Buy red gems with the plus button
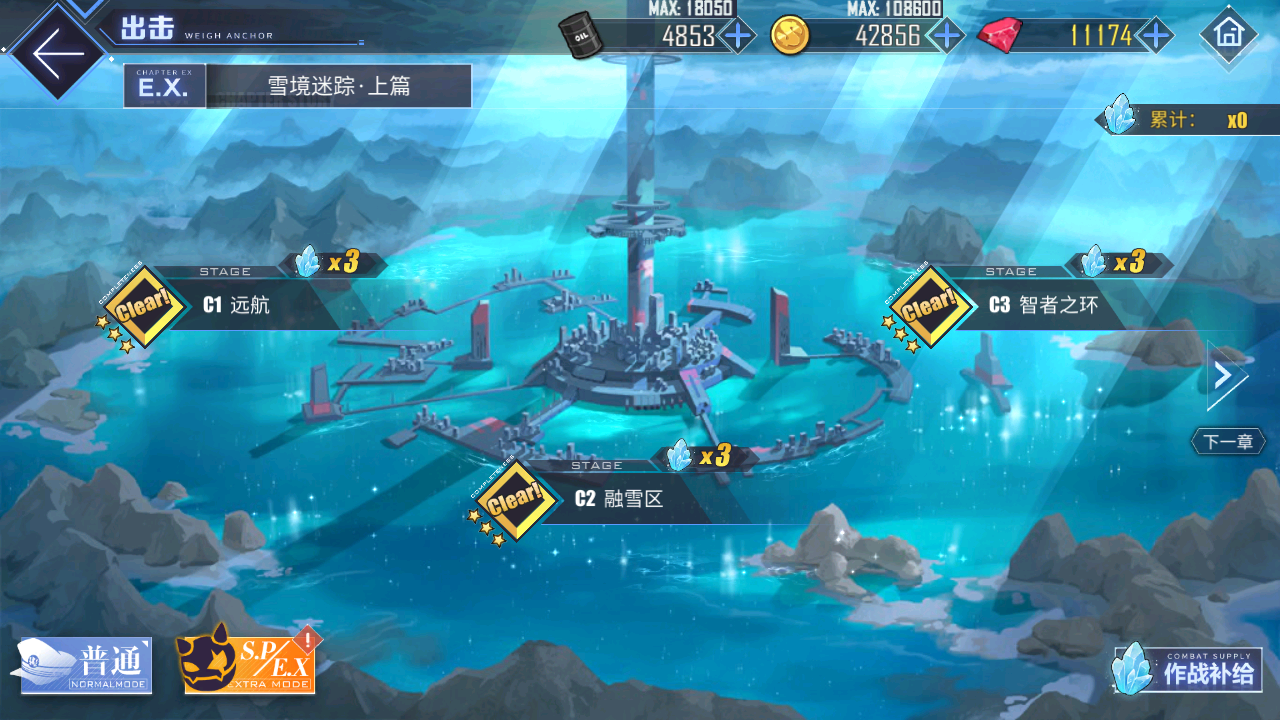The image size is (1280, 720). point(1155,36)
